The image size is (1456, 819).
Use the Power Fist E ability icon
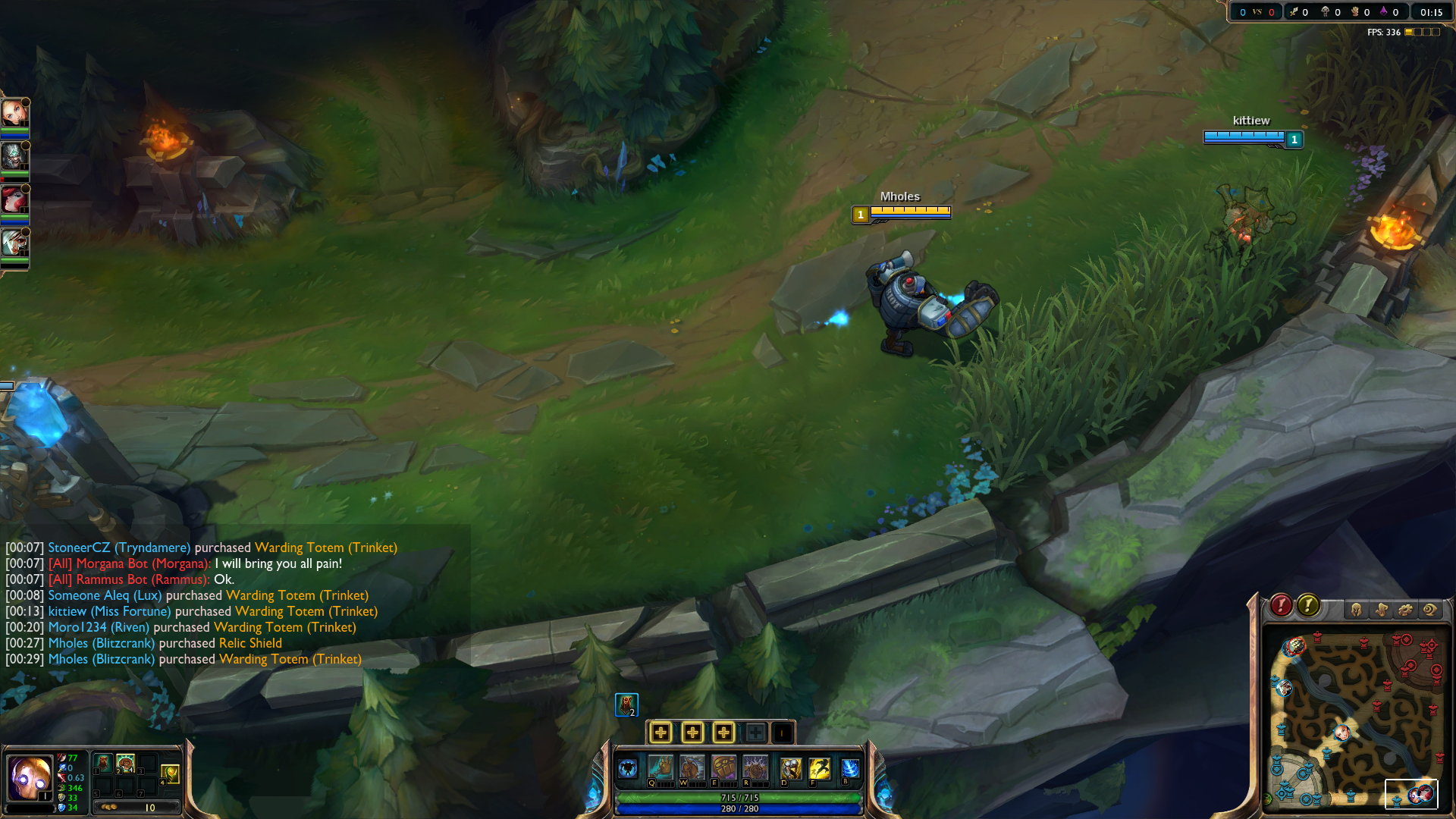click(x=724, y=768)
